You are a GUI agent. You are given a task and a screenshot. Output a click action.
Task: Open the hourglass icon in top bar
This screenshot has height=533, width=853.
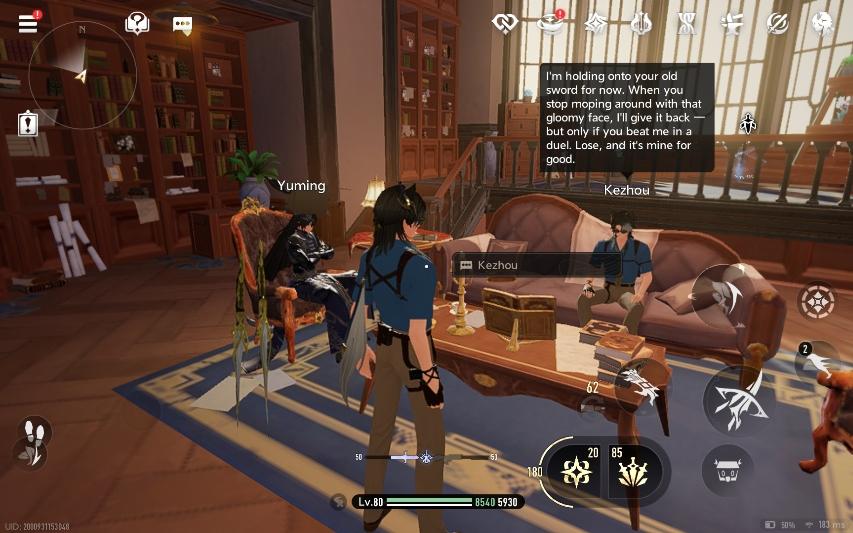tap(687, 23)
